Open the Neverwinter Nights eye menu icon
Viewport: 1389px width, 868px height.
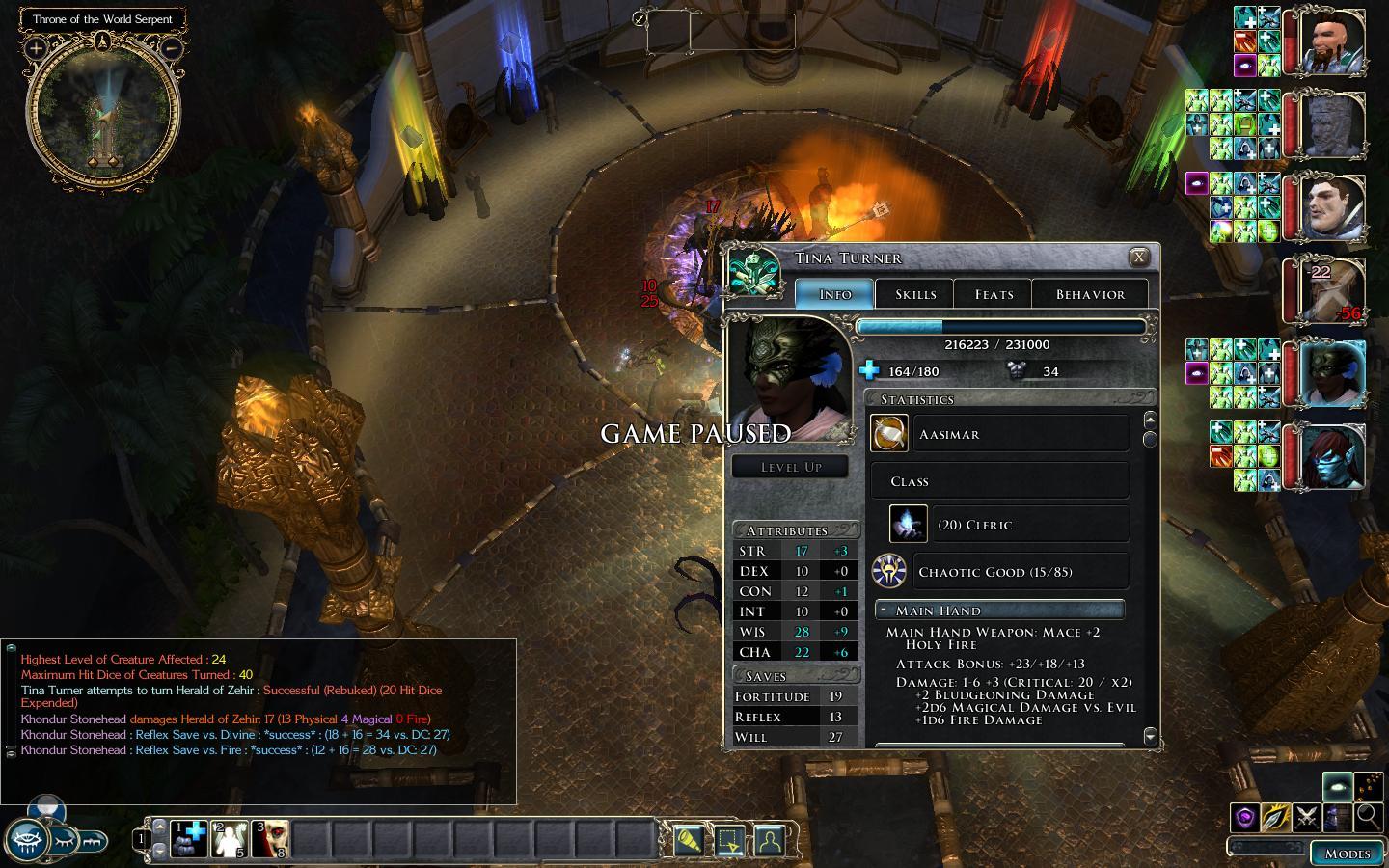26,840
